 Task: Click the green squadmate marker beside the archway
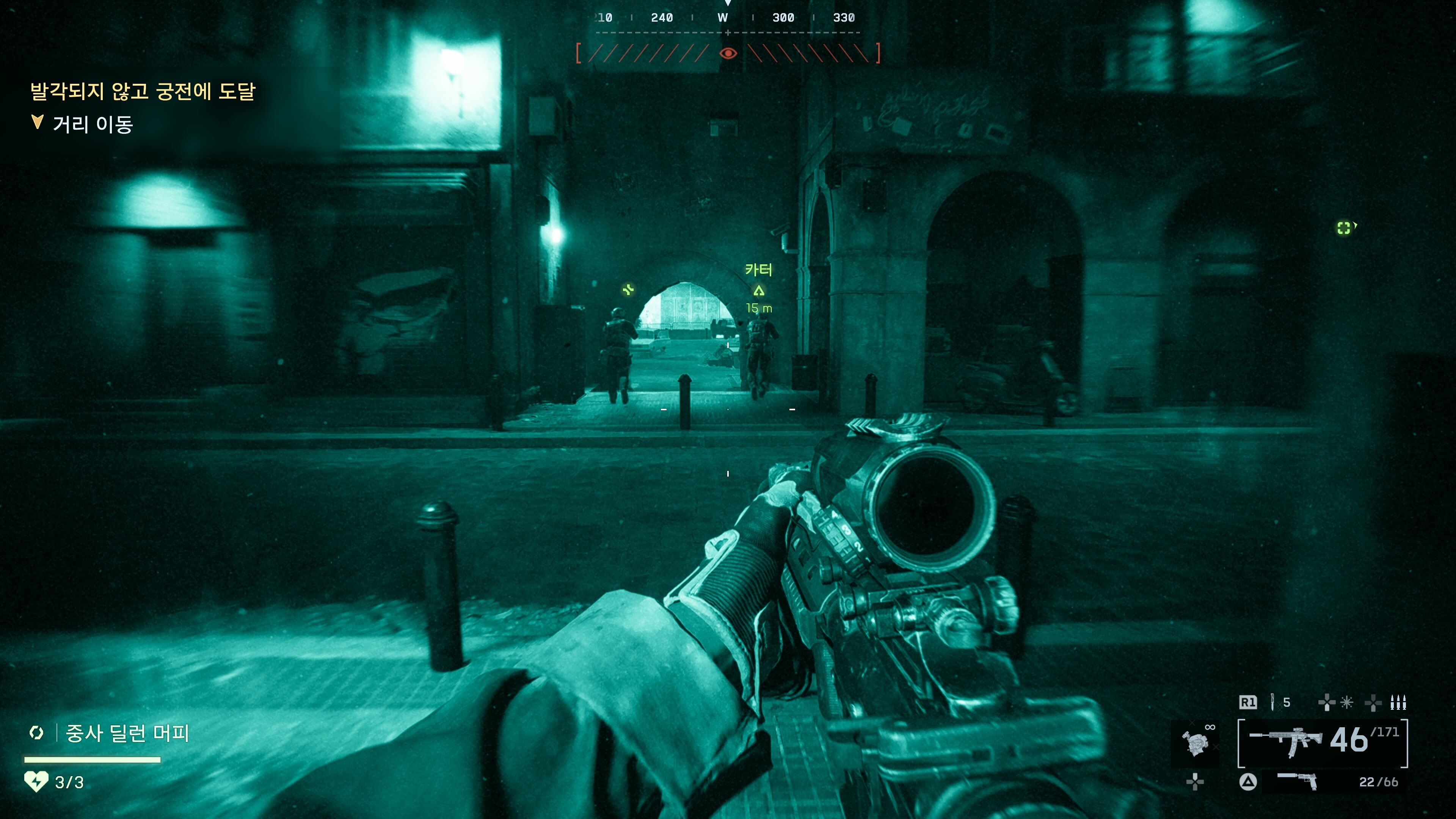628,290
